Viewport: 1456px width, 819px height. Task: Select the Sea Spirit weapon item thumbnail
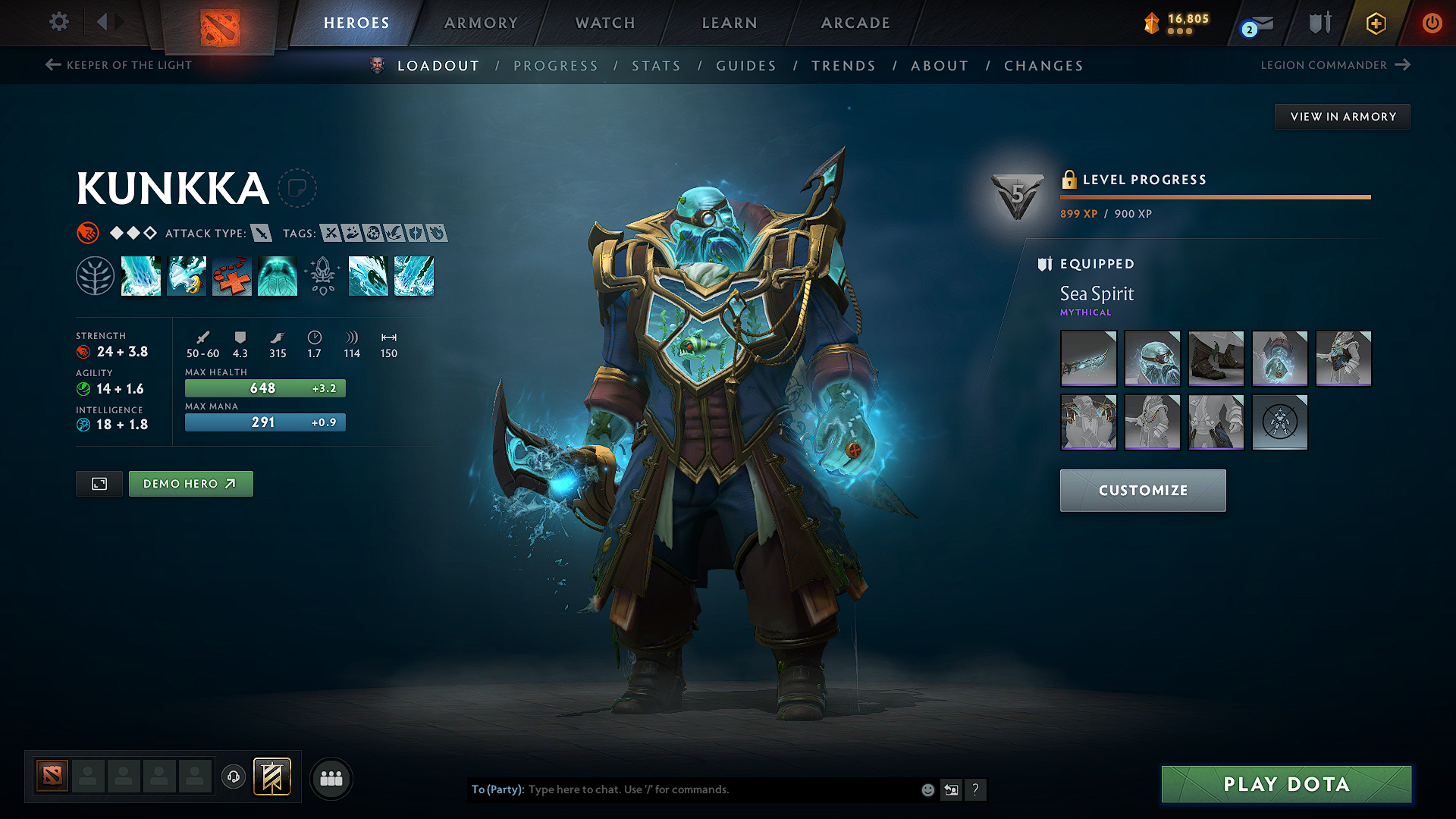pyautogui.click(x=1088, y=358)
